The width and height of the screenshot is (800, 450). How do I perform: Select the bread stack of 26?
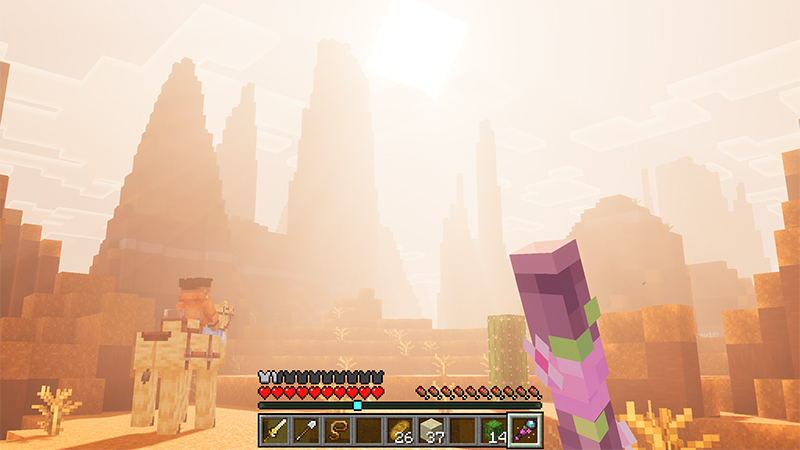point(399,431)
